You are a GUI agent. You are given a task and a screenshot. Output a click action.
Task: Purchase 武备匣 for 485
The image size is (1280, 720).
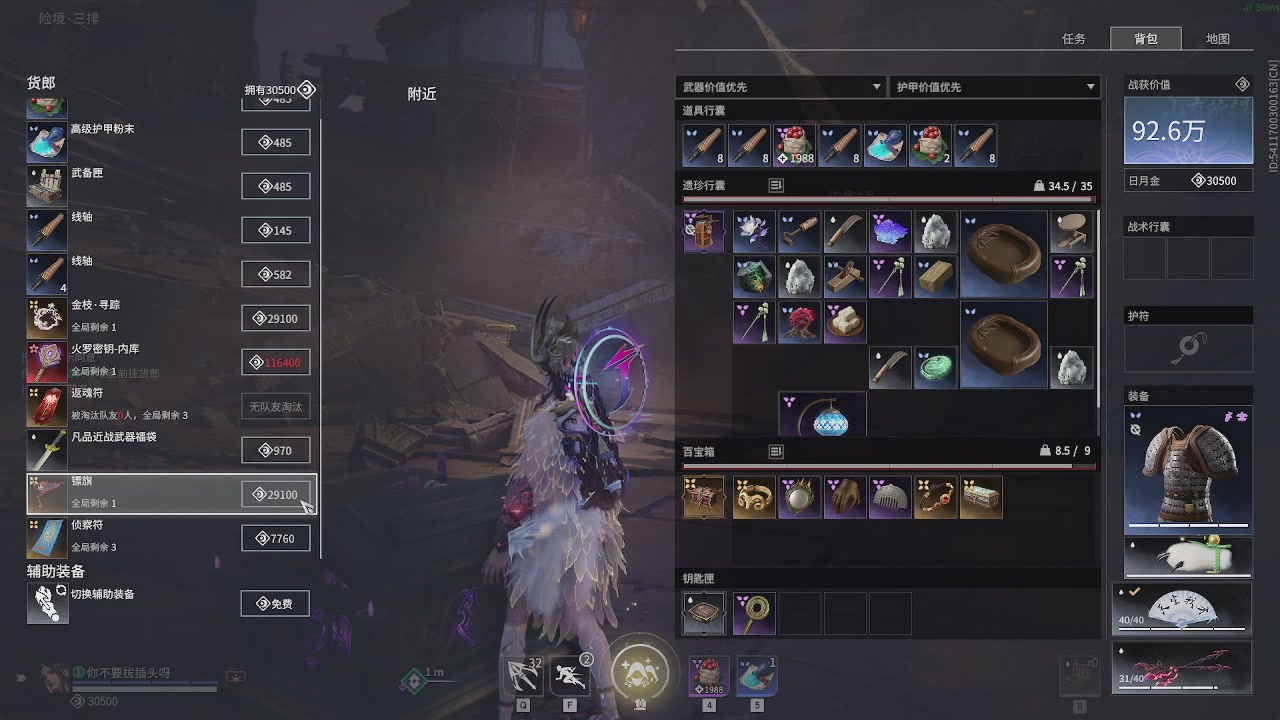275,186
